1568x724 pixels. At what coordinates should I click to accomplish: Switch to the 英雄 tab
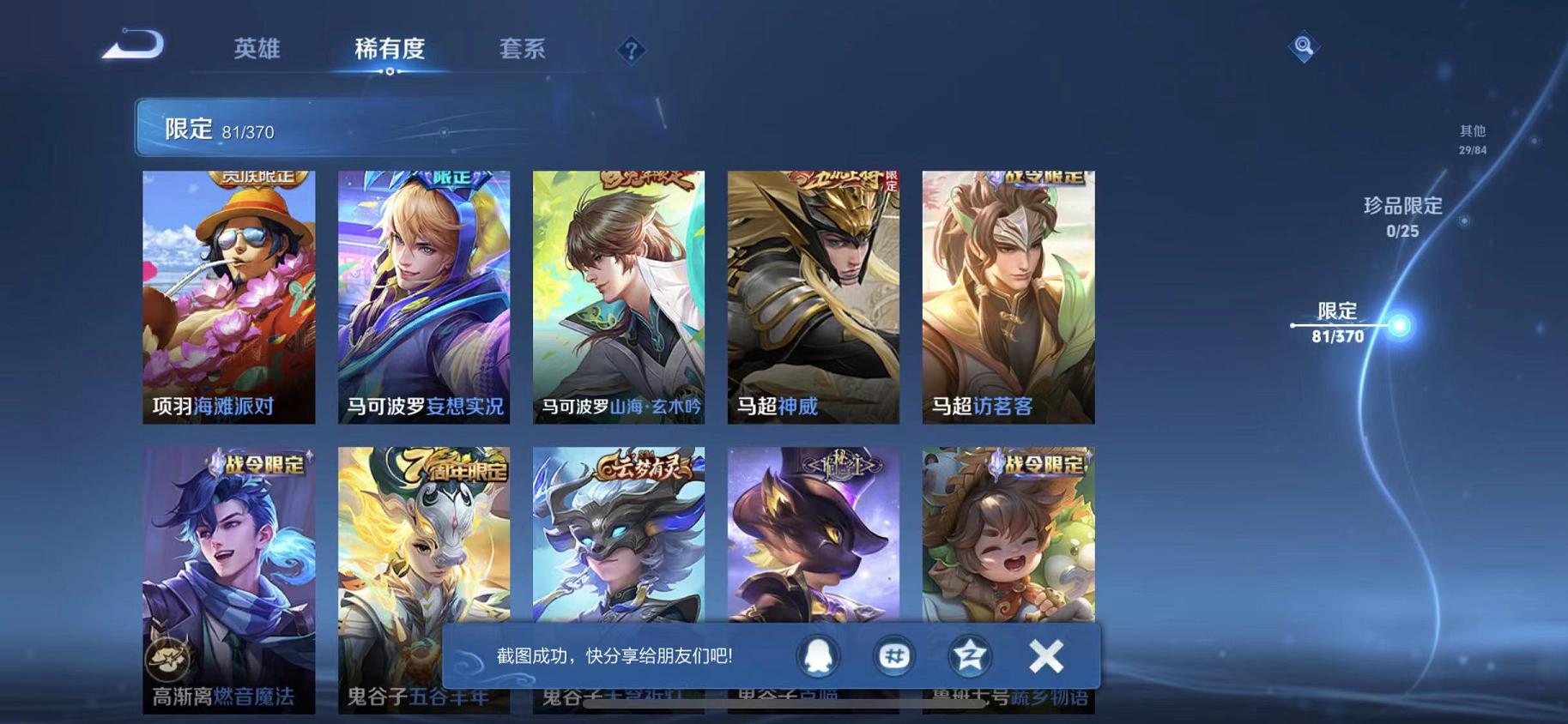257,49
